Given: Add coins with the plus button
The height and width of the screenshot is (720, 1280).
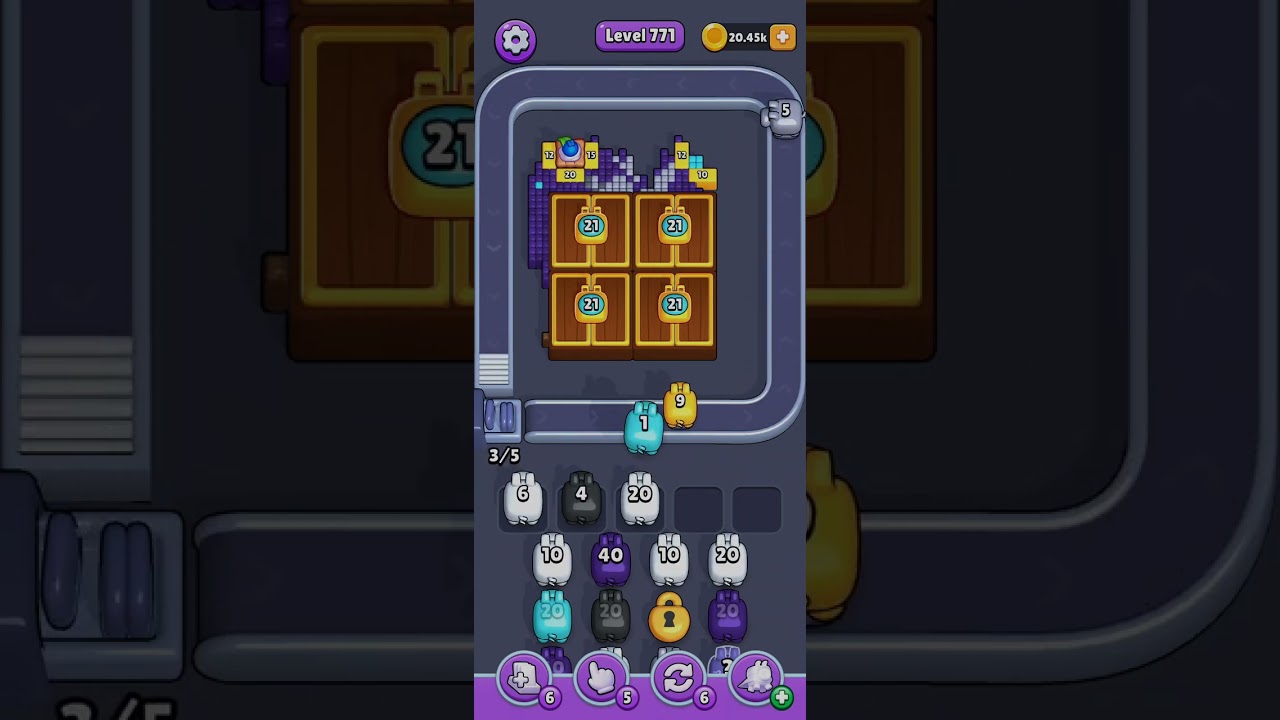Looking at the screenshot, I should pos(783,37).
